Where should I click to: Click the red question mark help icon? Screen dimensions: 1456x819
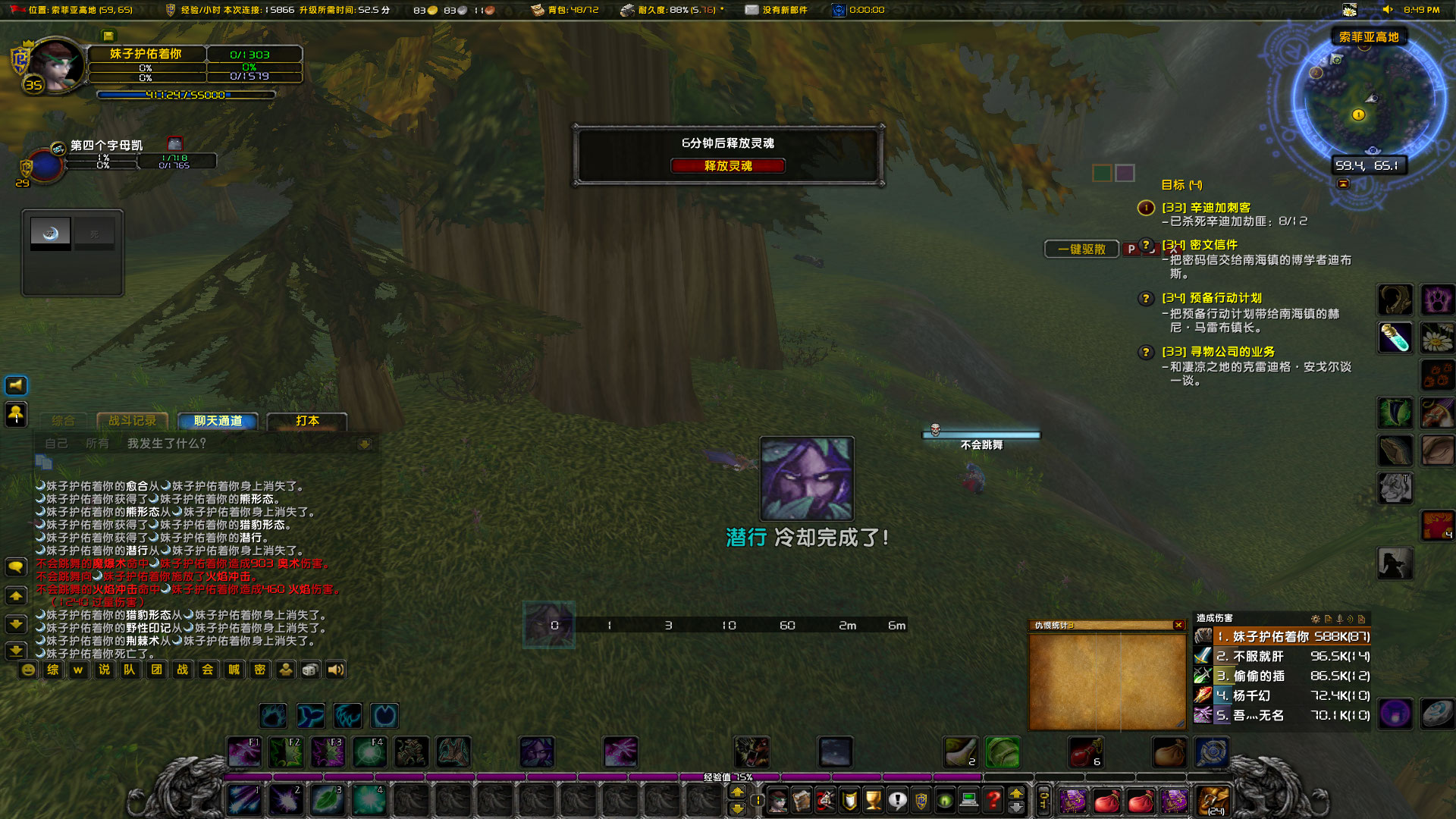pos(993,800)
